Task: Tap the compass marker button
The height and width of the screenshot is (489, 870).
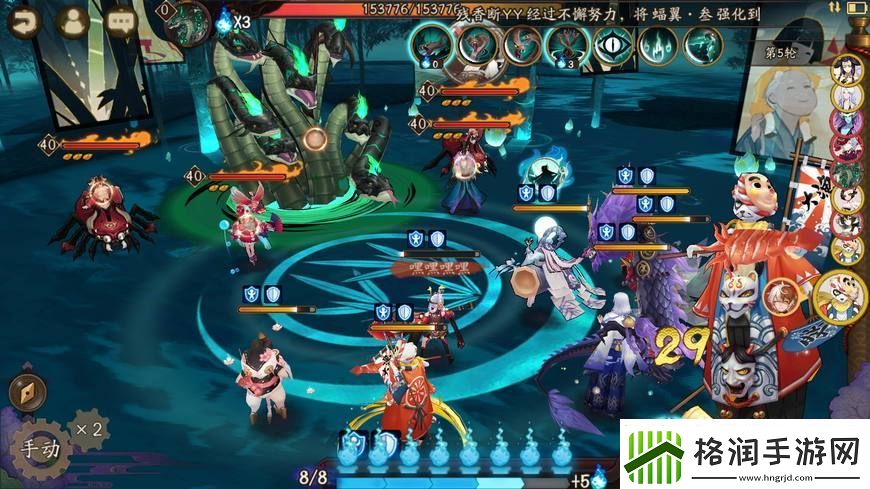Action: (27, 393)
